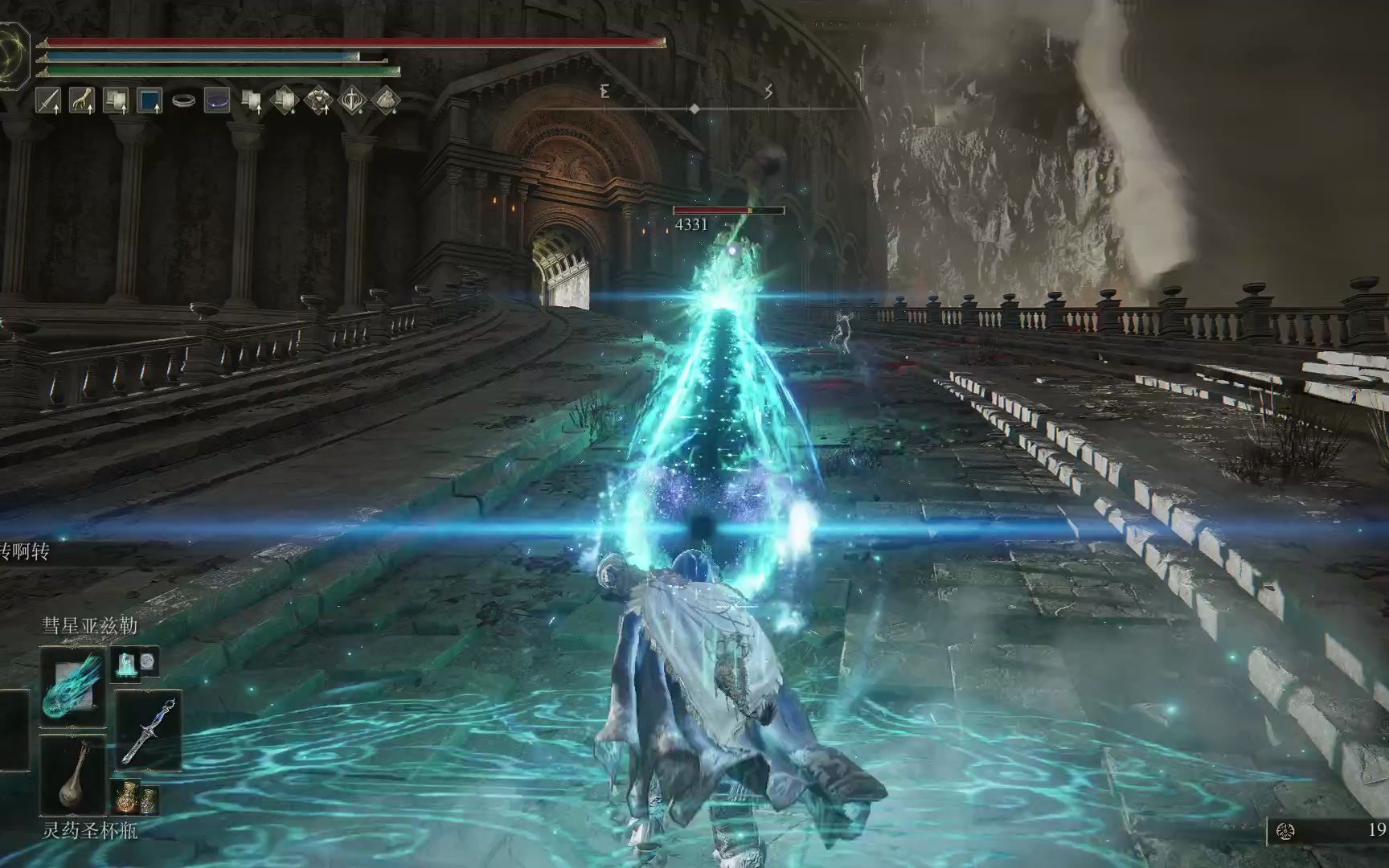This screenshot has width=1389, height=868.
Task: Click the silver ring status icon
Action: tap(183, 100)
